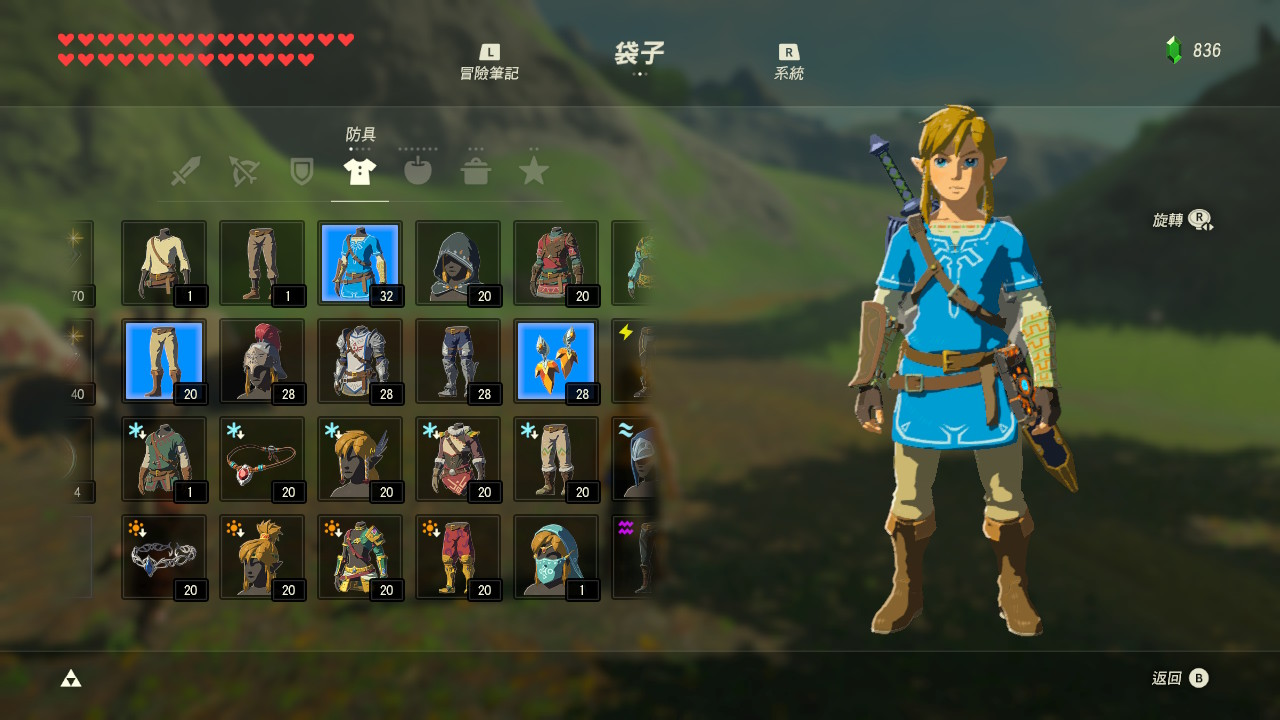Select the armor shirt tab icon
Image resolution: width=1280 pixels, height=720 pixels.
pos(358,170)
